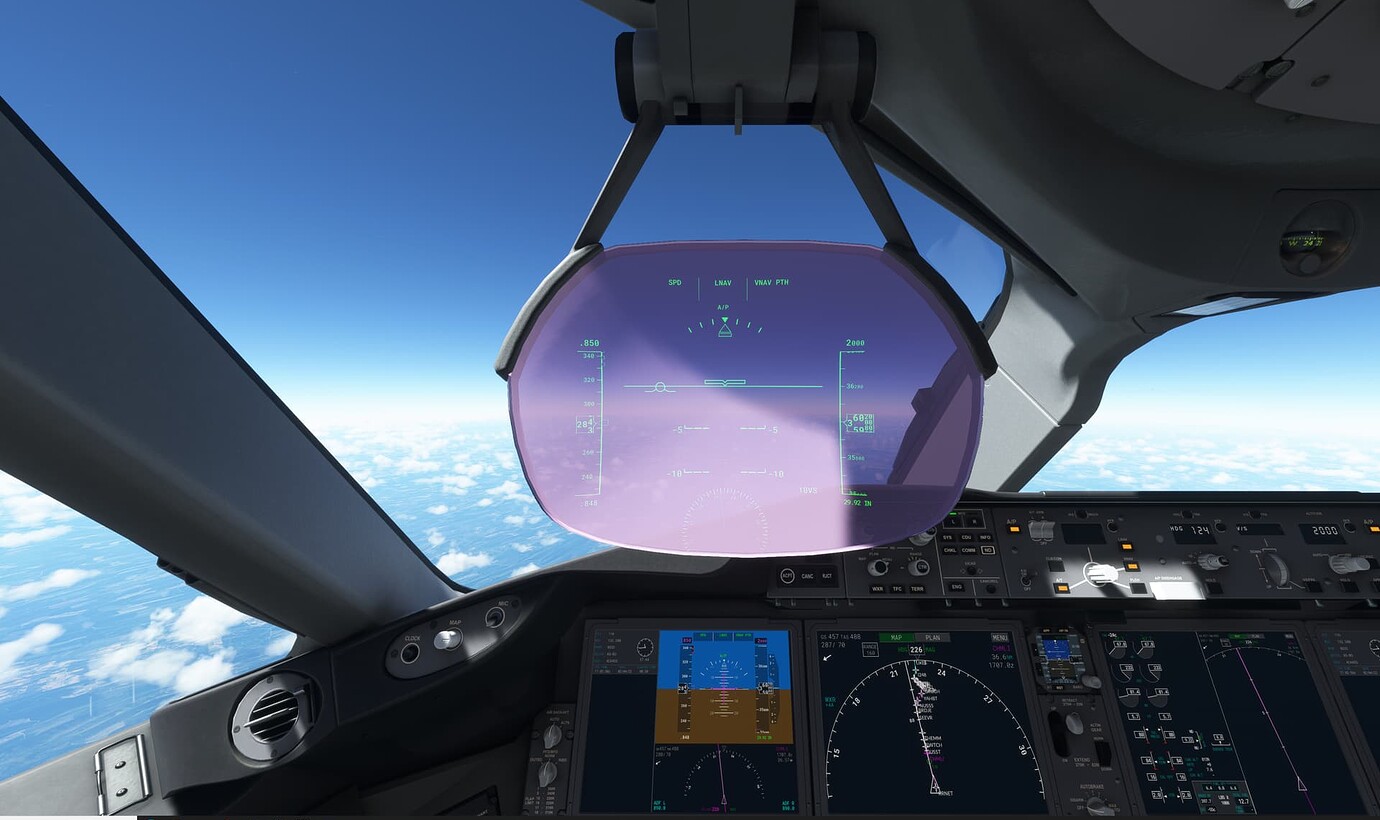1380x820 pixels.
Task: Activate the TERR terrain display button
Action: pos(917,589)
